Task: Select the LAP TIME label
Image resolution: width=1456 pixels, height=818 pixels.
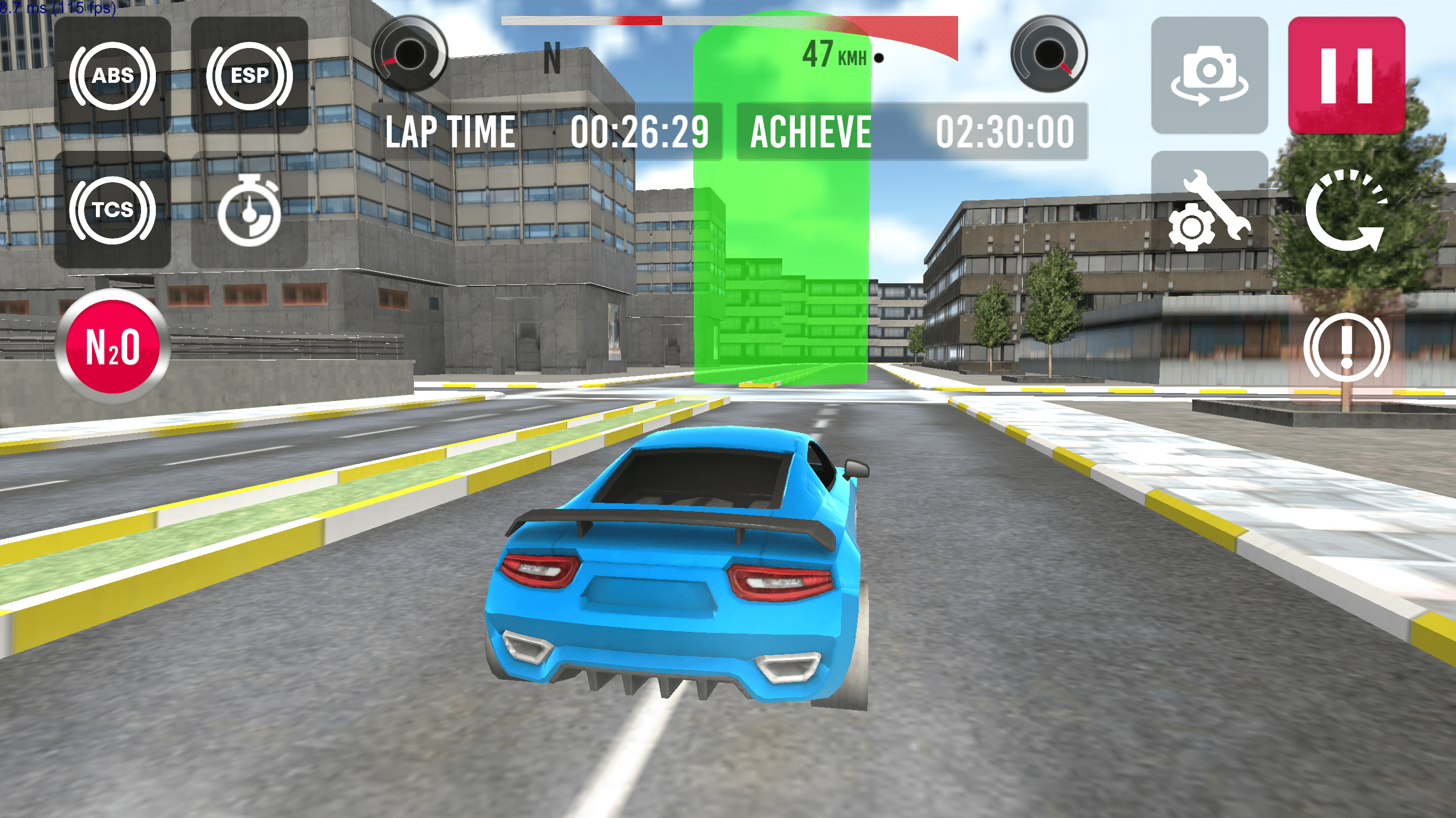Action: [449, 131]
